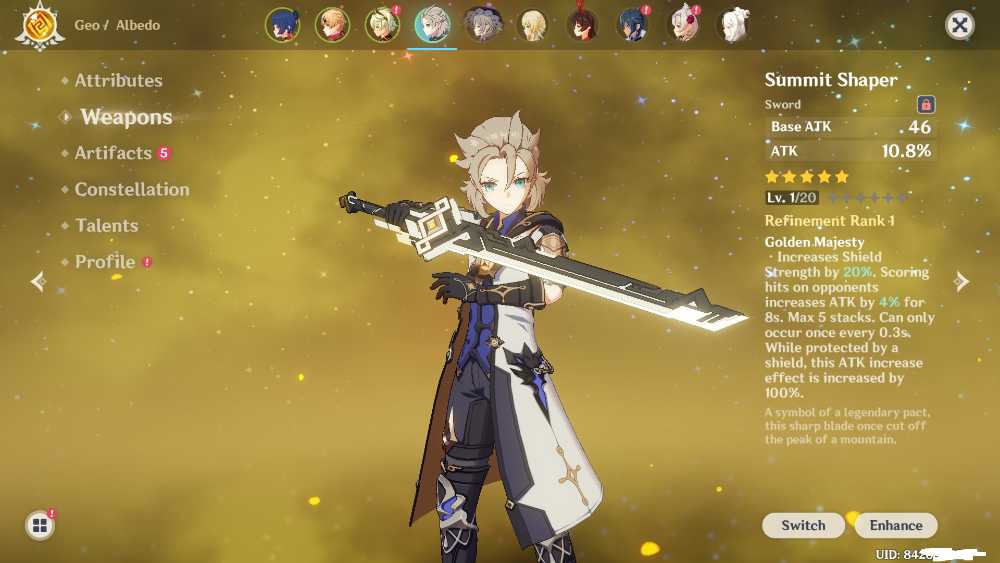The height and width of the screenshot is (563, 1000).
Task: Toggle the weapon lock icon
Action: (926, 104)
